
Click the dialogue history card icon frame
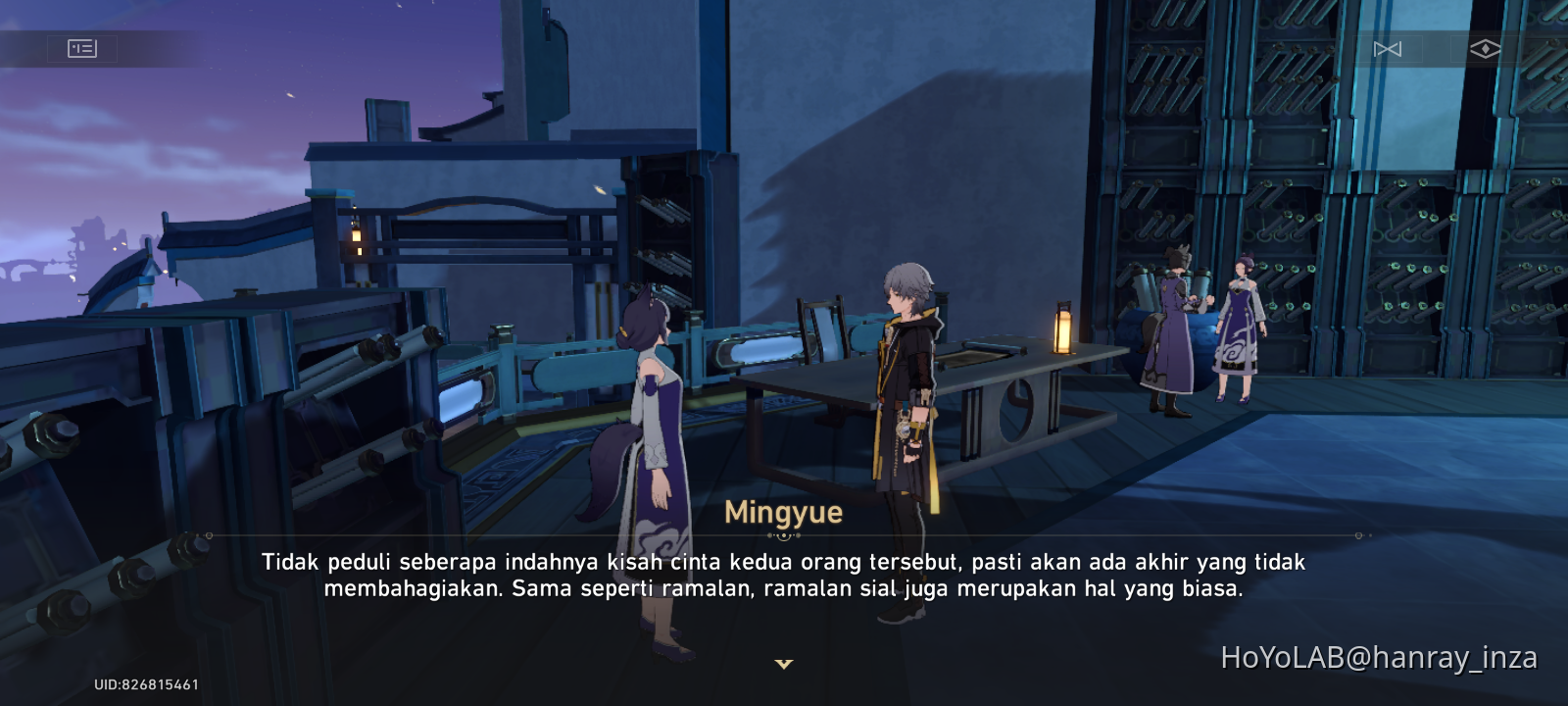[82, 48]
